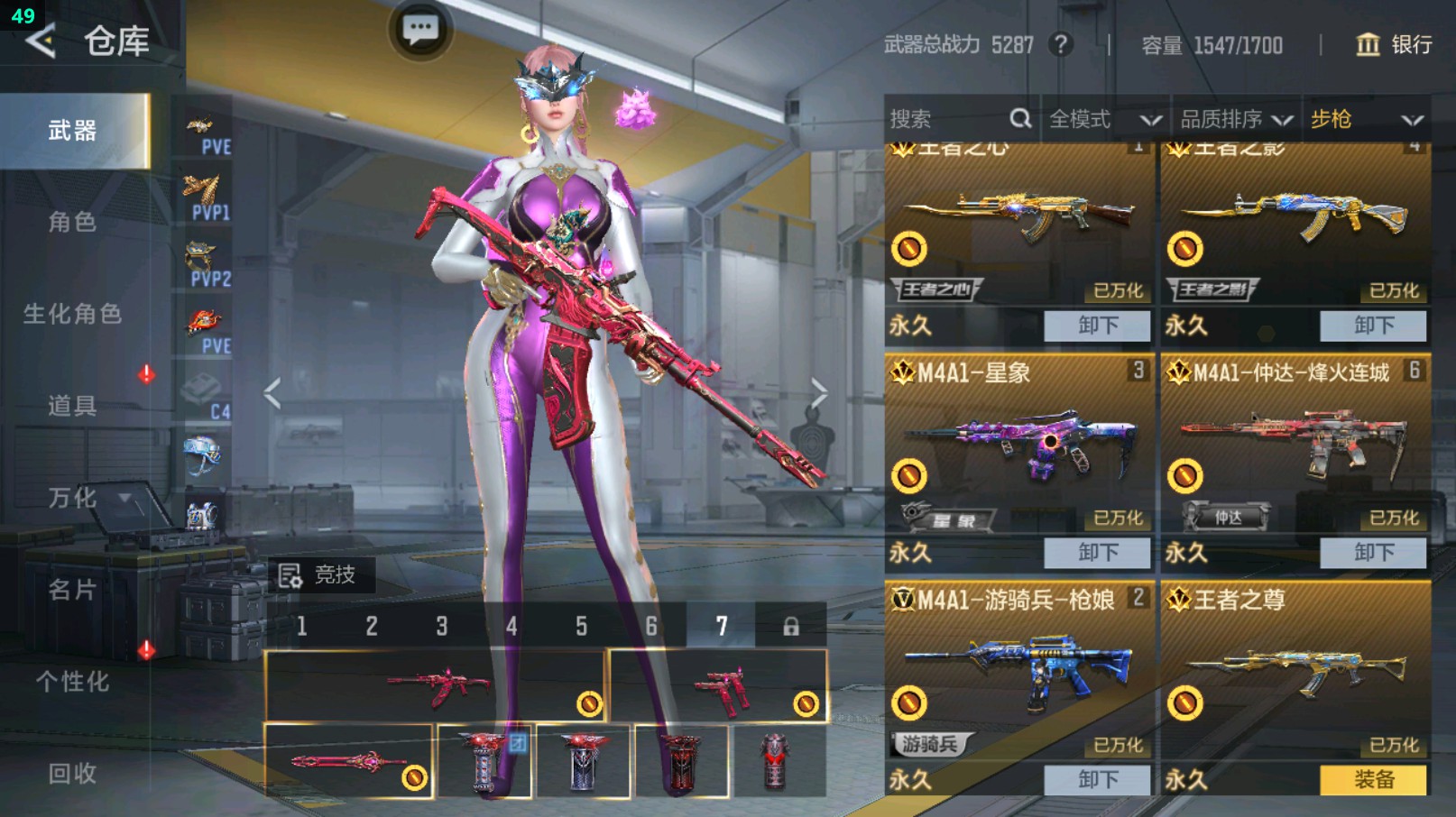Viewport: 1456px width, 817px height.
Task: Open the 品质排序 sort dropdown
Action: [1236, 119]
